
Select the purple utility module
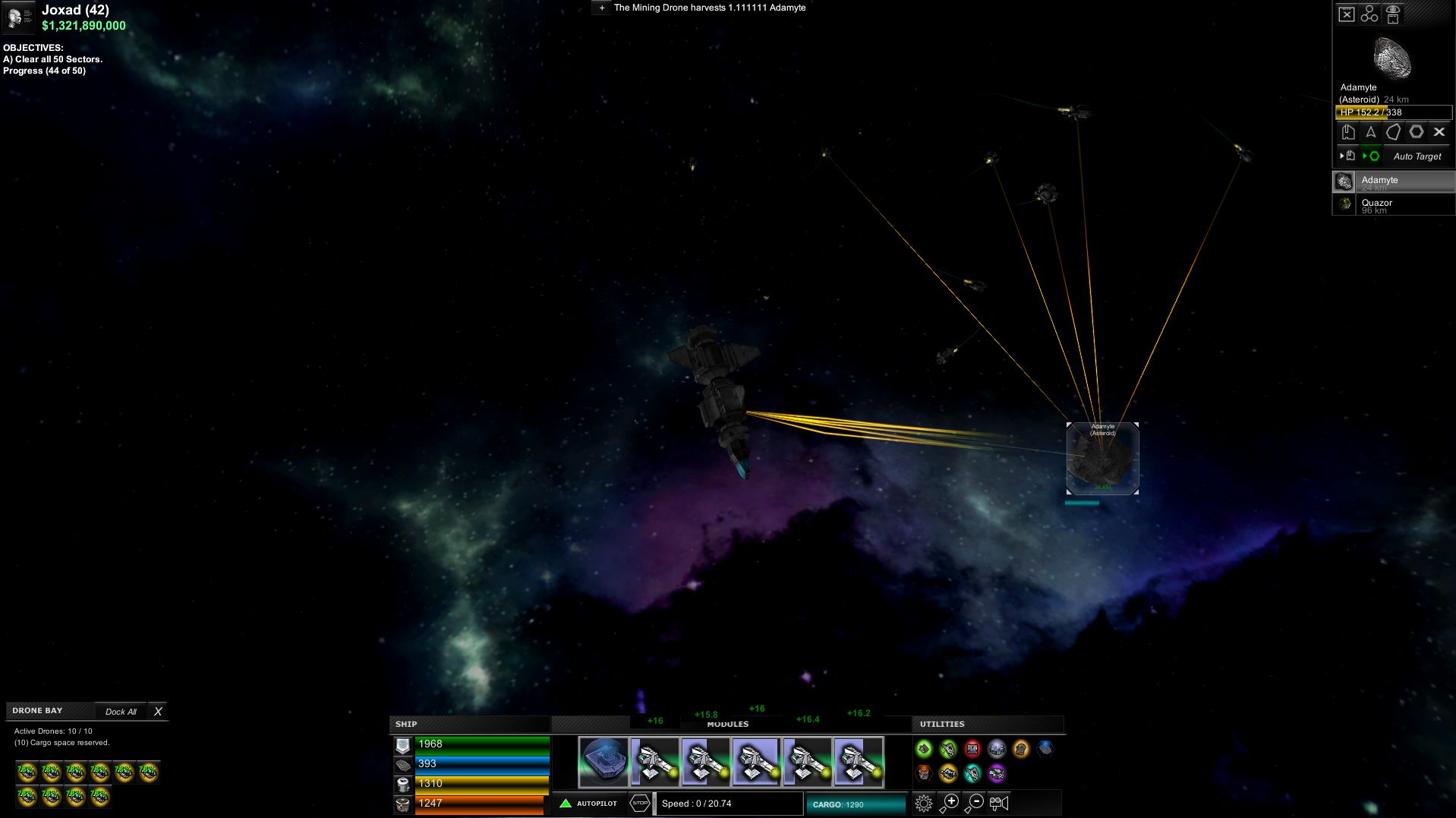pos(996,774)
